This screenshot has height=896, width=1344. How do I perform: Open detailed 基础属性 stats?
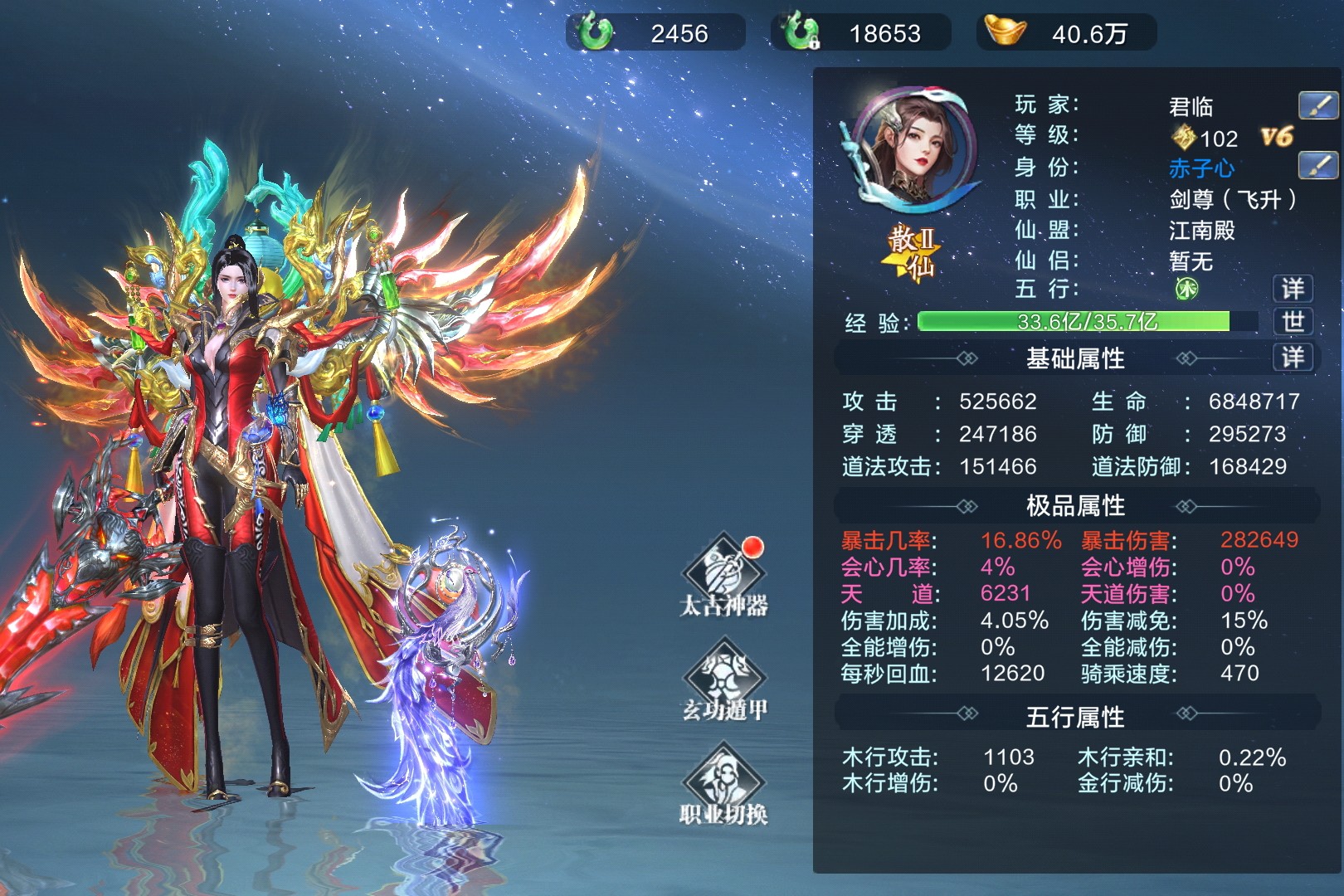pos(1293,358)
